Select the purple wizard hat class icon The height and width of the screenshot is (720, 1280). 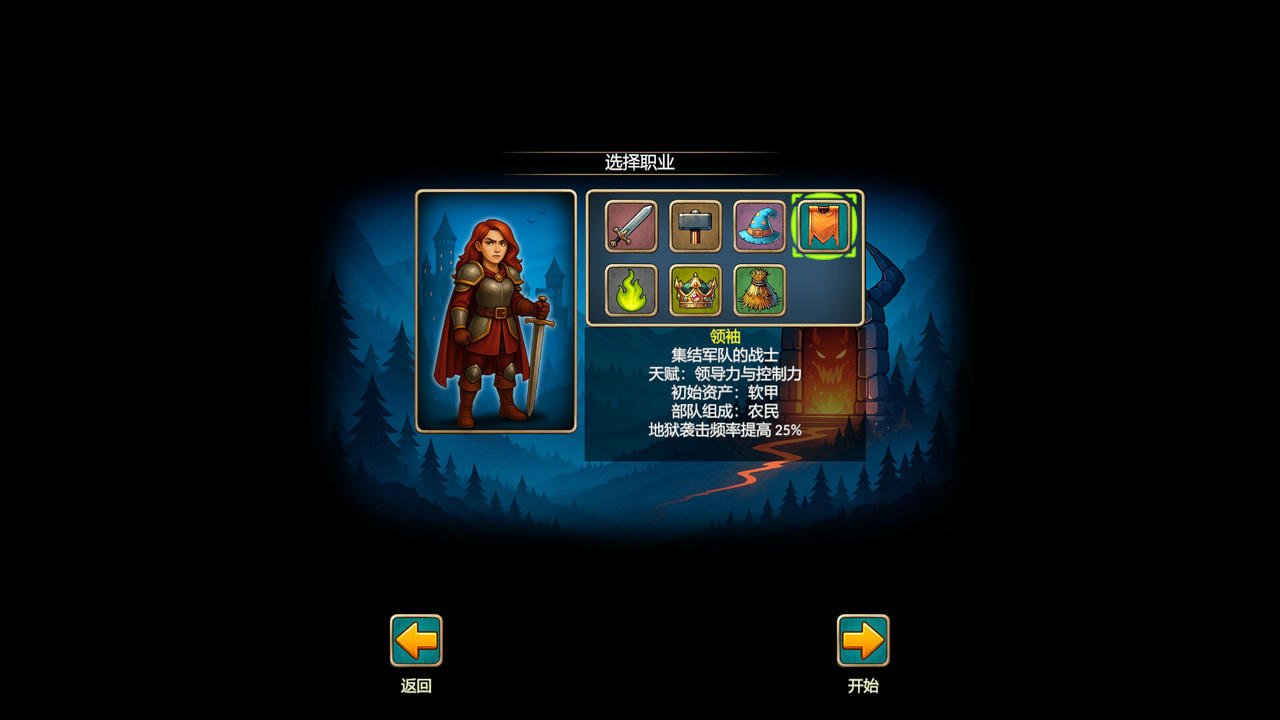tap(760, 227)
